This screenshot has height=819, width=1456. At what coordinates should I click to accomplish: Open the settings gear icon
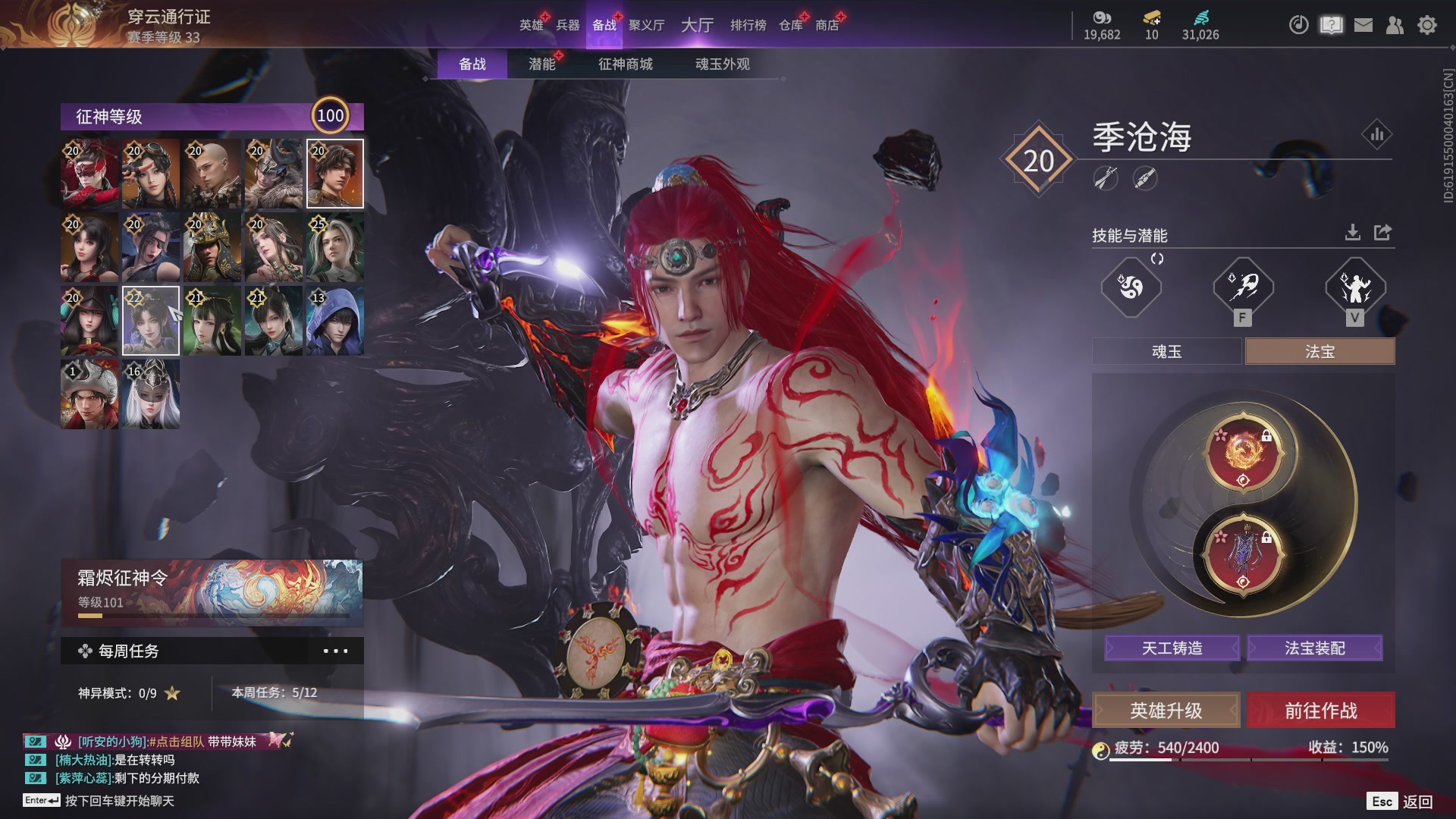point(1426,25)
